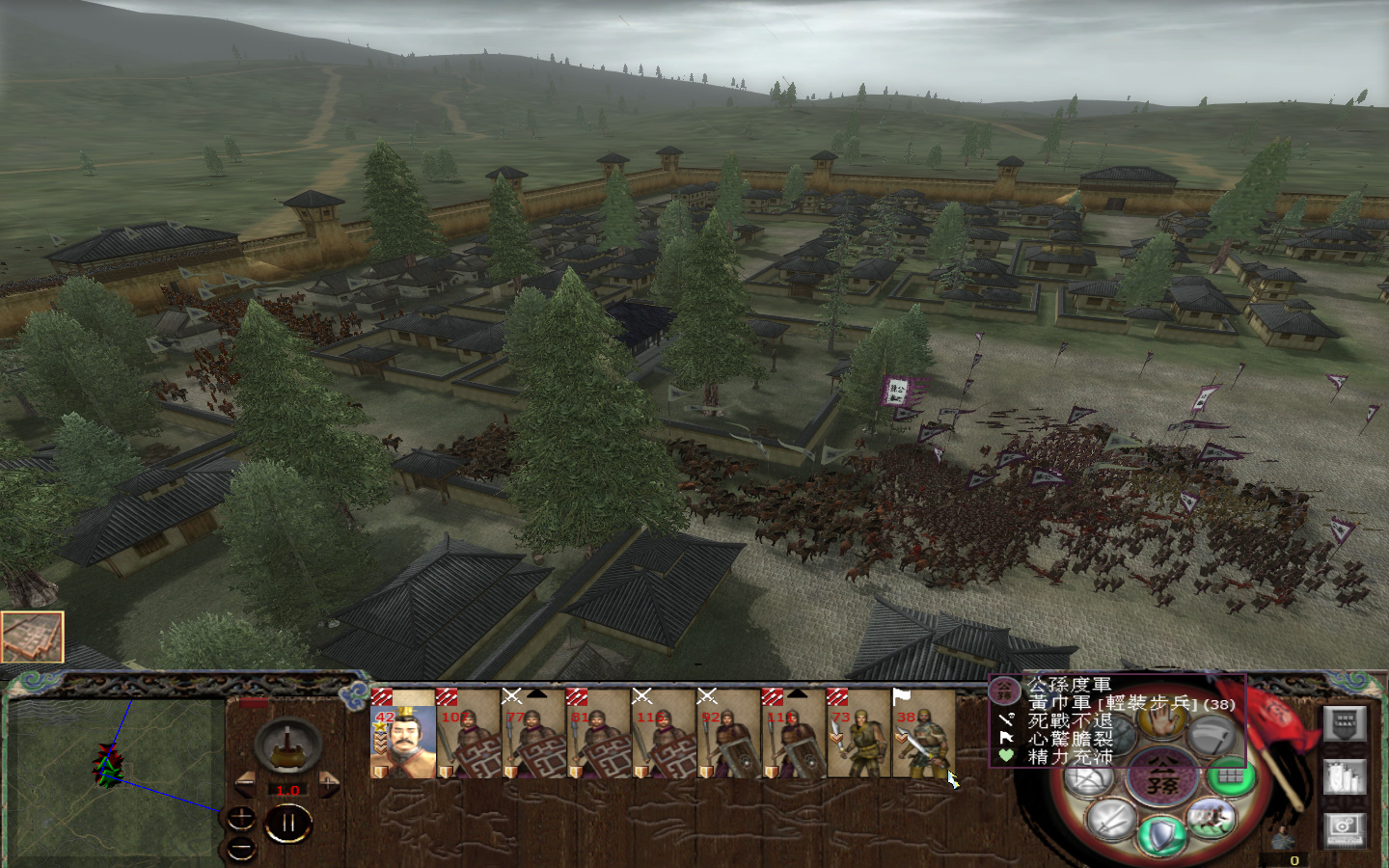Select the melee attack axe icon
This screenshot has width=1389, height=868.
(x=1213, y=733)
